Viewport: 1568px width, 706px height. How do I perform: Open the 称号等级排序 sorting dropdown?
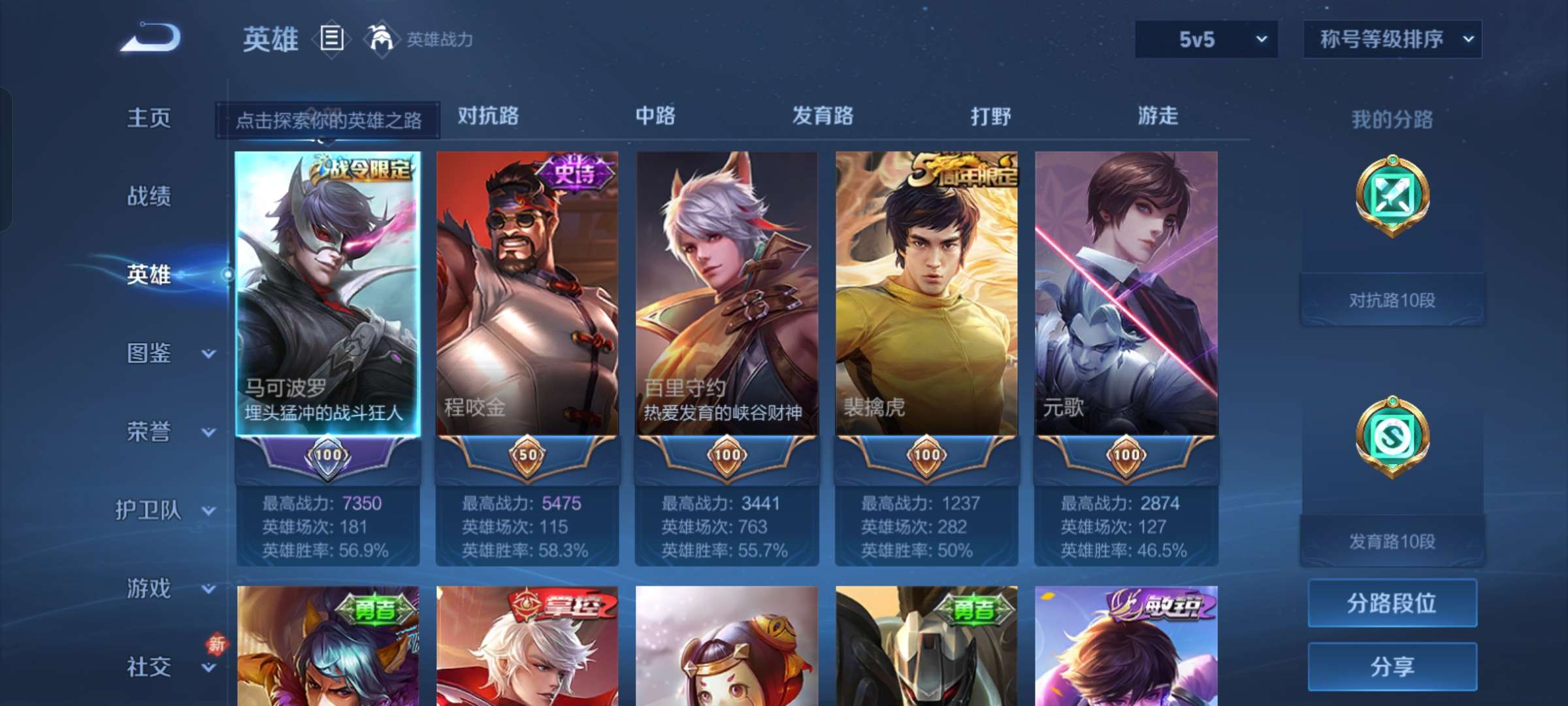click(x=1392, y=39)
